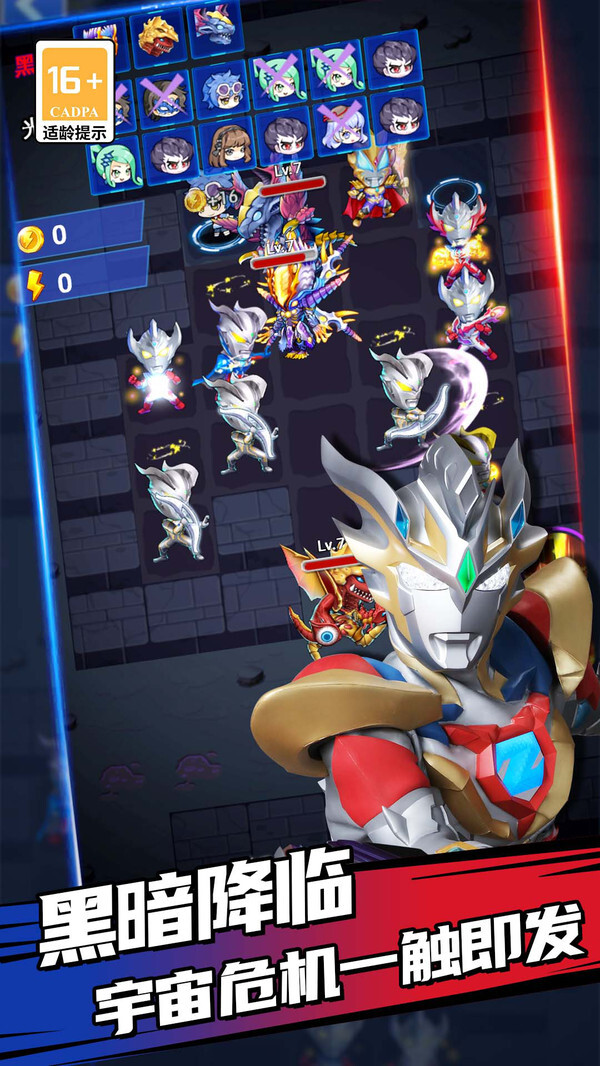Select the crossed-out masked character portrait
The image size is (600, 1066).
165,97
